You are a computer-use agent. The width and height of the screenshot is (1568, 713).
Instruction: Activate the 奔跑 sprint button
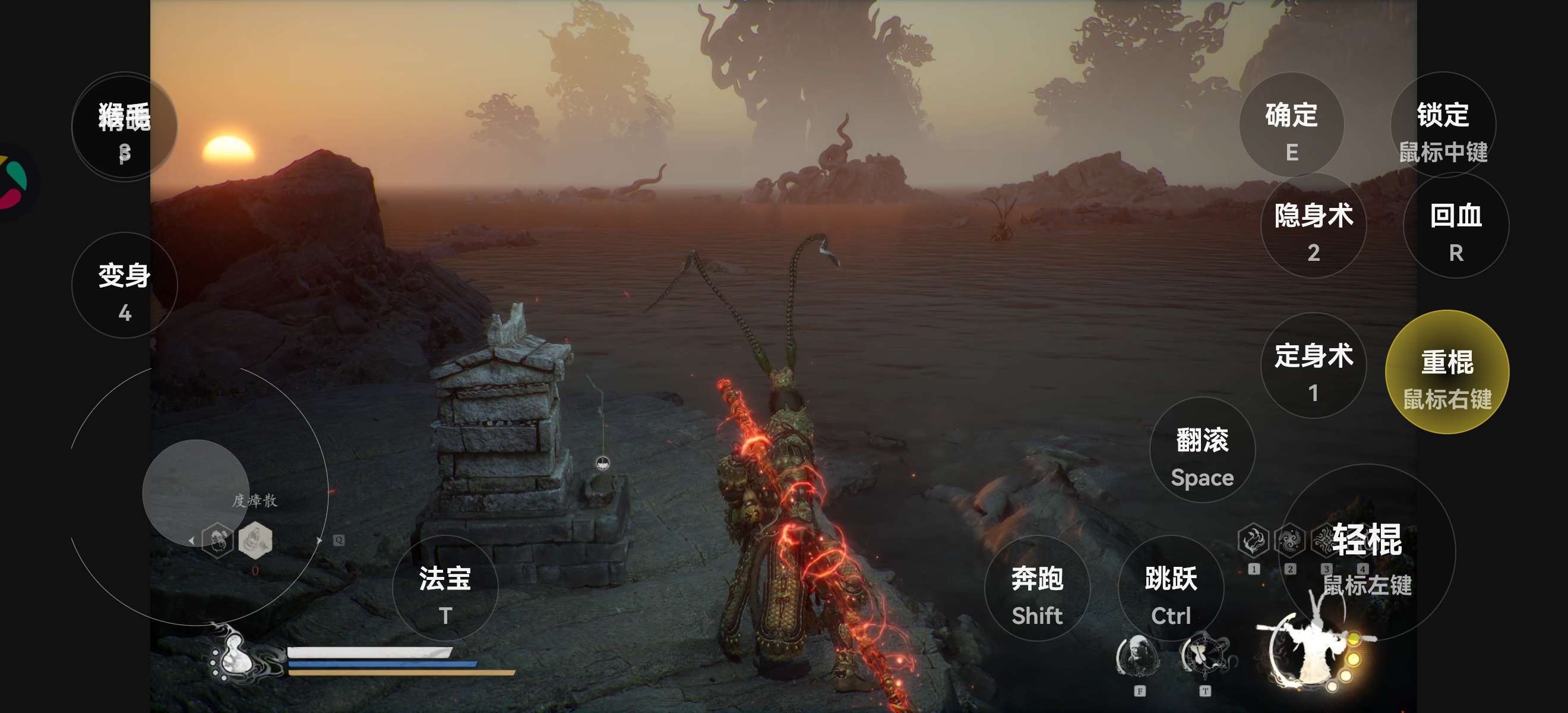[x=1036, y=589]
